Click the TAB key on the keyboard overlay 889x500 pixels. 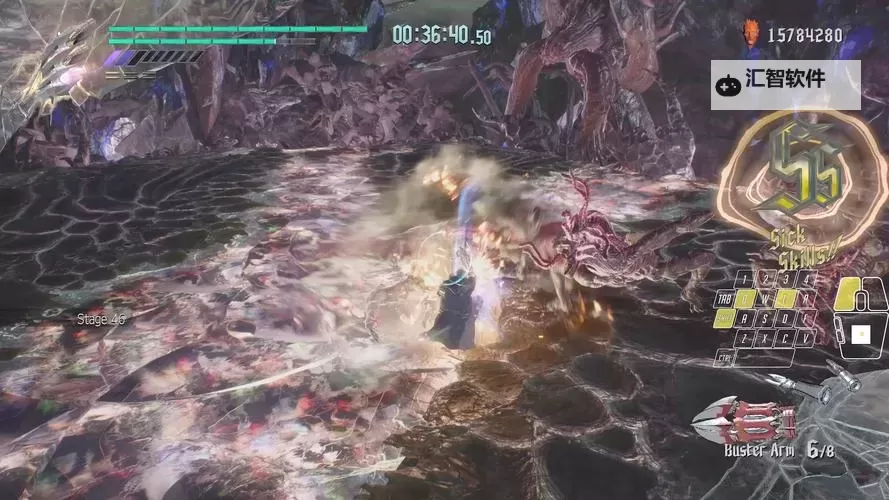(725, 299)
